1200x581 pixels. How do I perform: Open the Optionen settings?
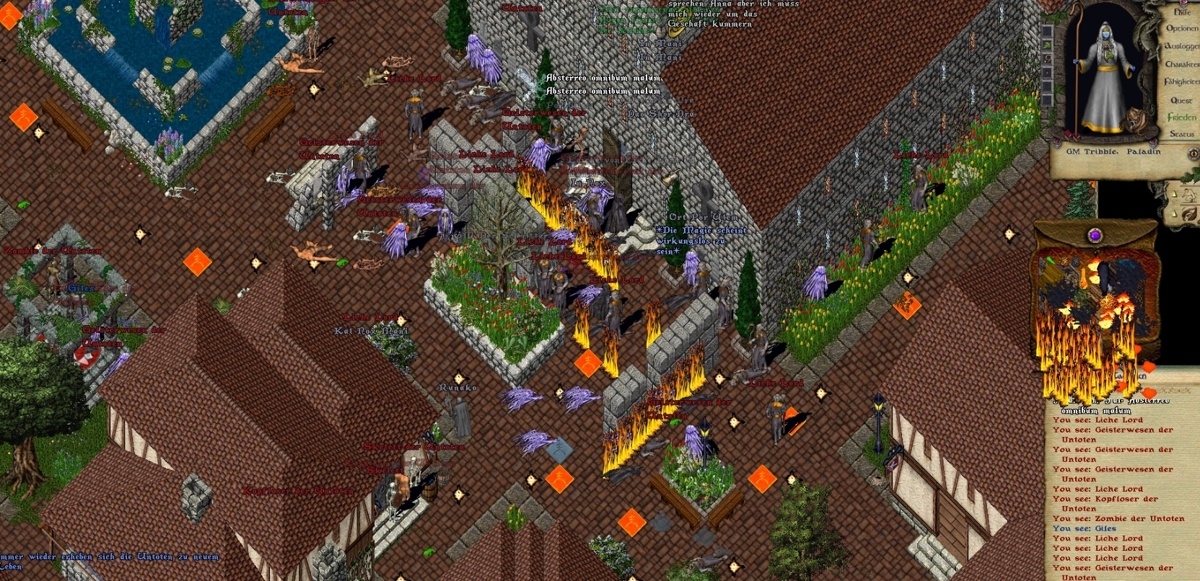(1181, 29)
